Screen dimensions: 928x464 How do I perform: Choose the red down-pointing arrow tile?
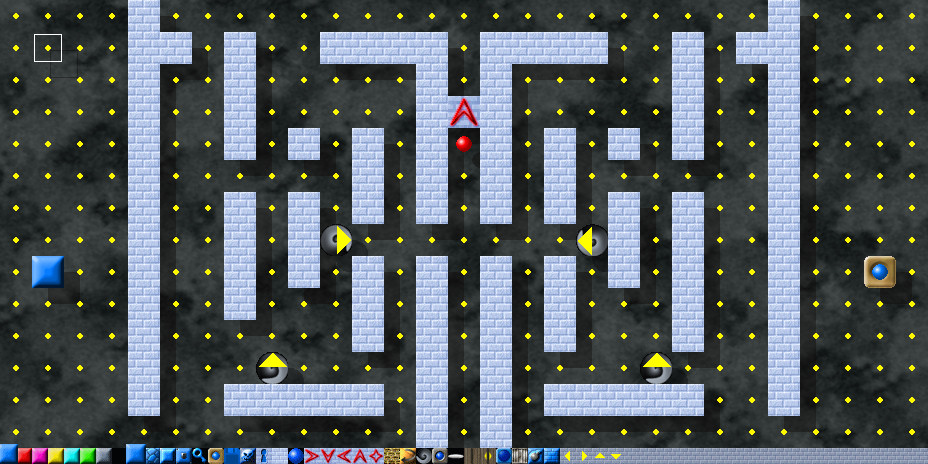tap(327, 456)
